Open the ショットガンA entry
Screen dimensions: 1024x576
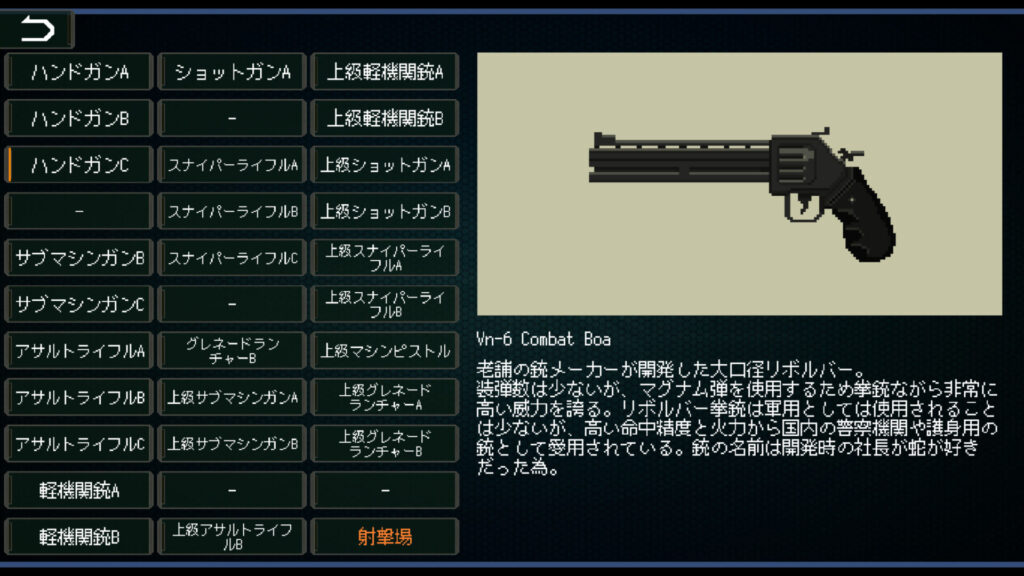[232, 72]
